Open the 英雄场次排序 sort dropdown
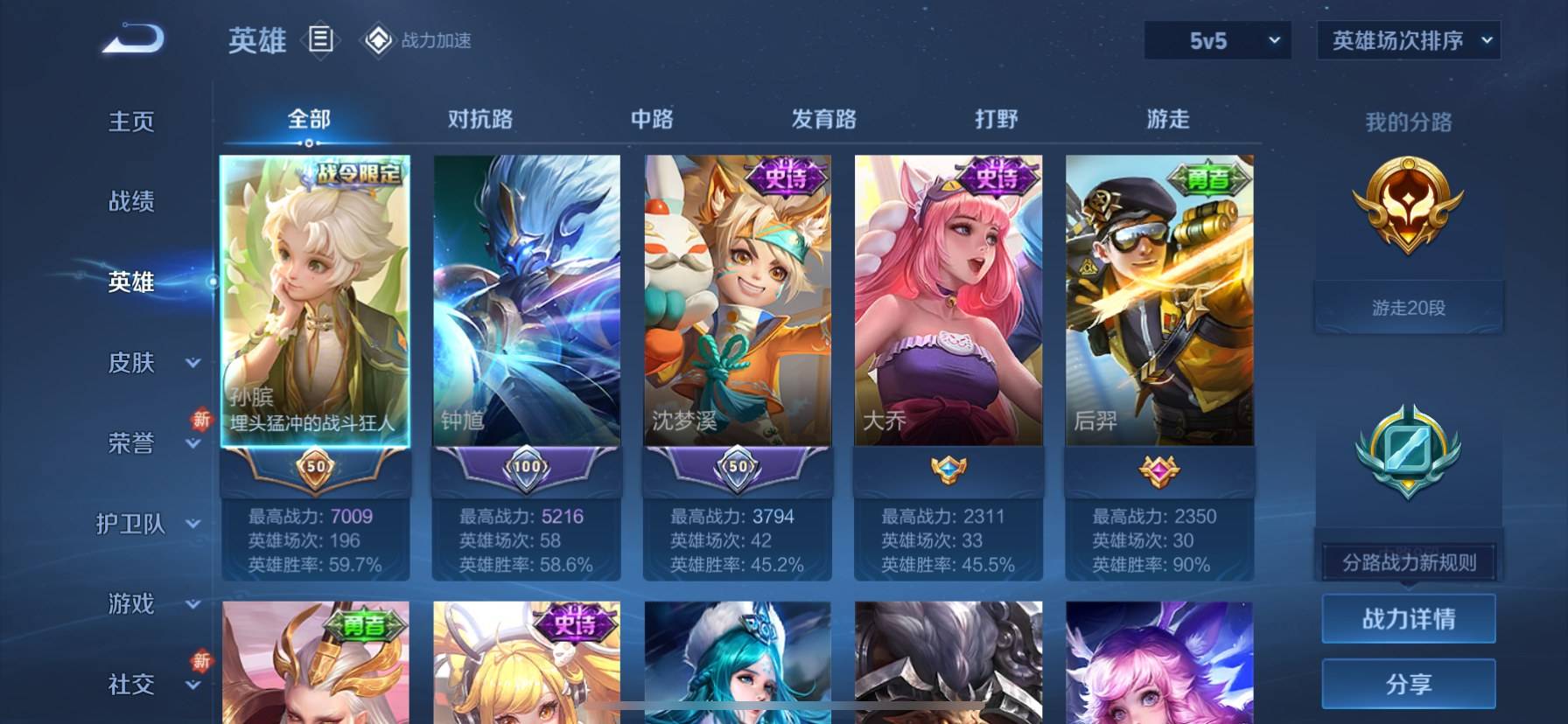Screen dimensions: 1568x724 click(1408, 41)
